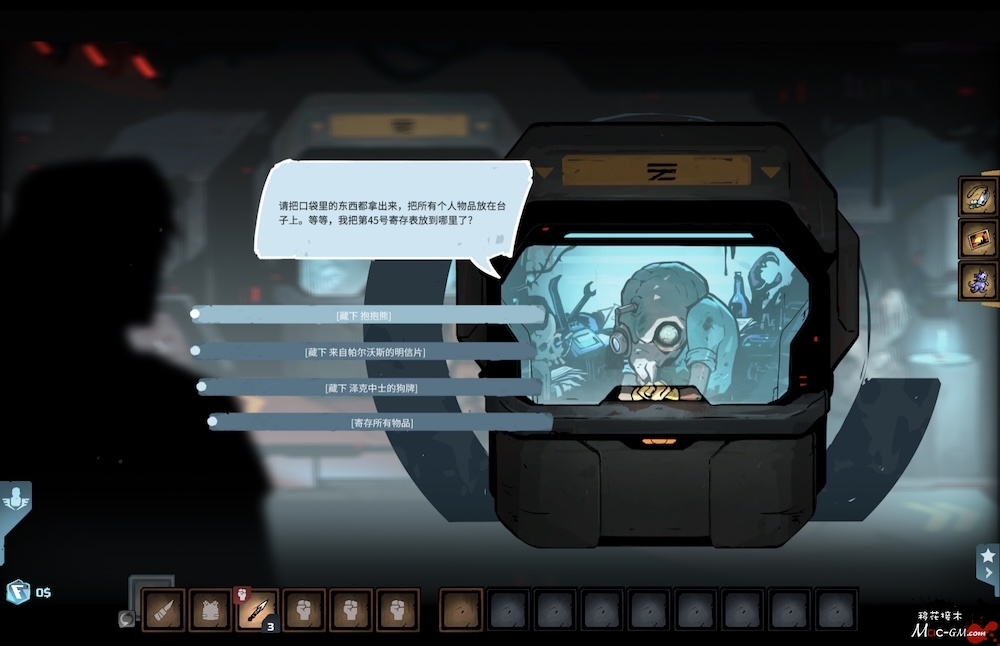Screen dimensions: 1000x646
Task: Select the purple teddy bear item slot
Action: tap(978, 281)
